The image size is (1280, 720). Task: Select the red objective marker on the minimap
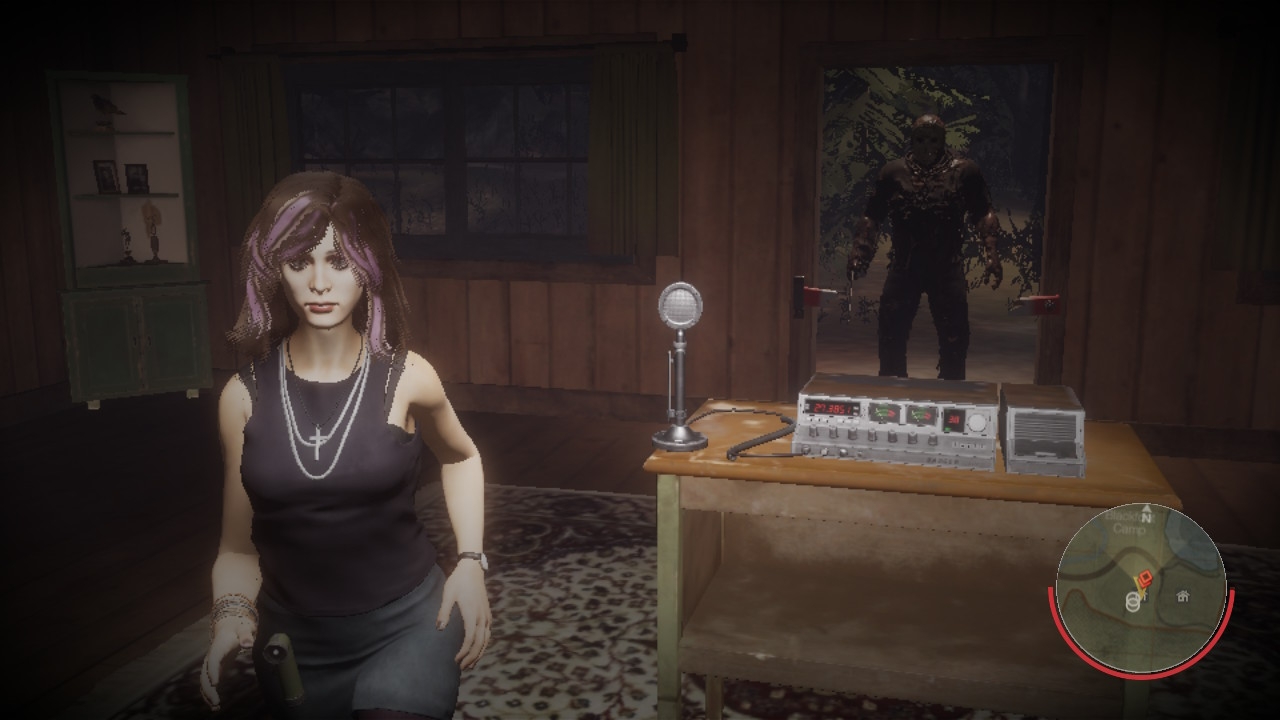[x=1146, y=577]
